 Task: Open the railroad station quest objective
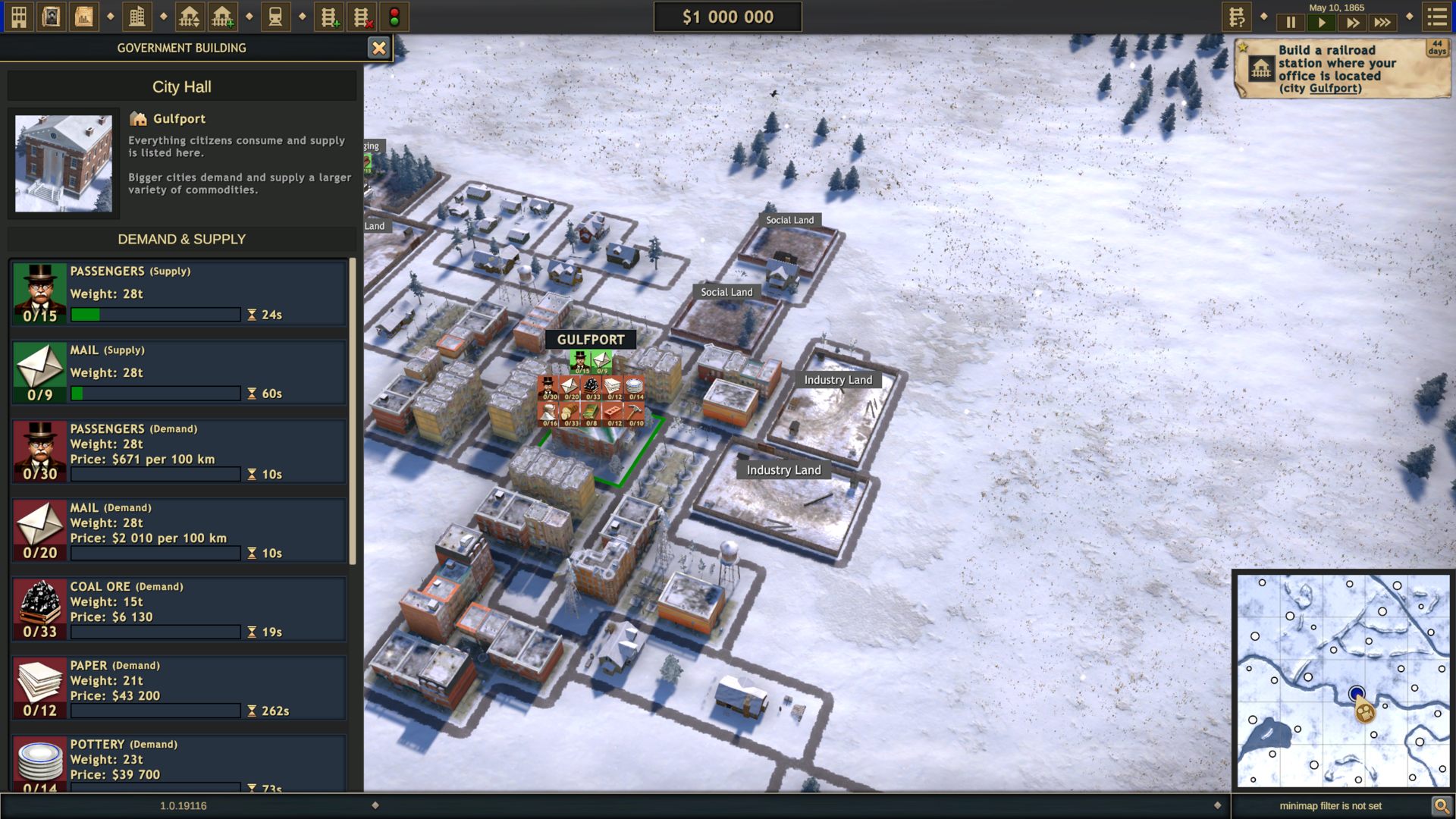click(1341, 69)
